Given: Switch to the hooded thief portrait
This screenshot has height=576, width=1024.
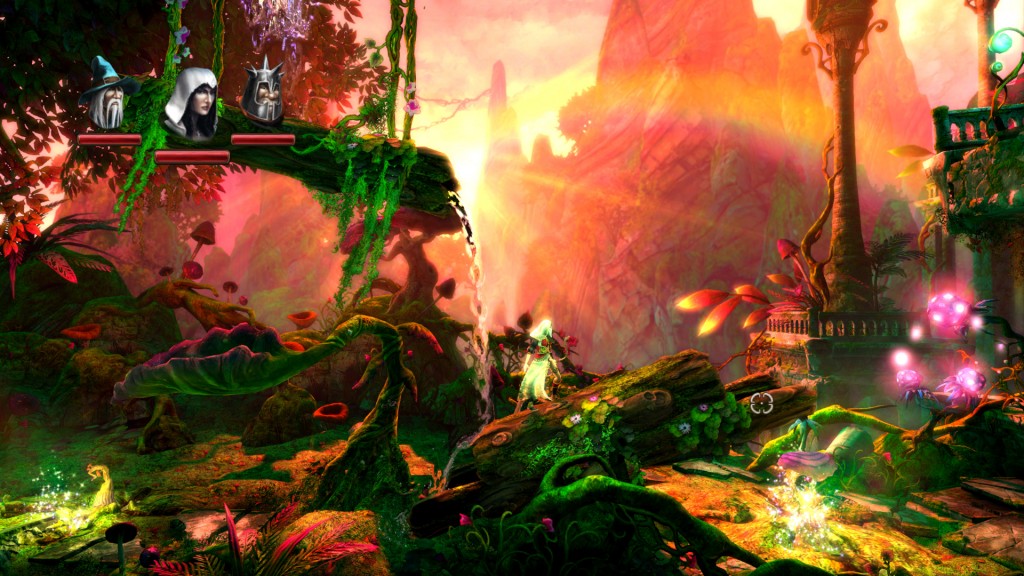Looking at the screenshot, I should click(x=191, y=104).
